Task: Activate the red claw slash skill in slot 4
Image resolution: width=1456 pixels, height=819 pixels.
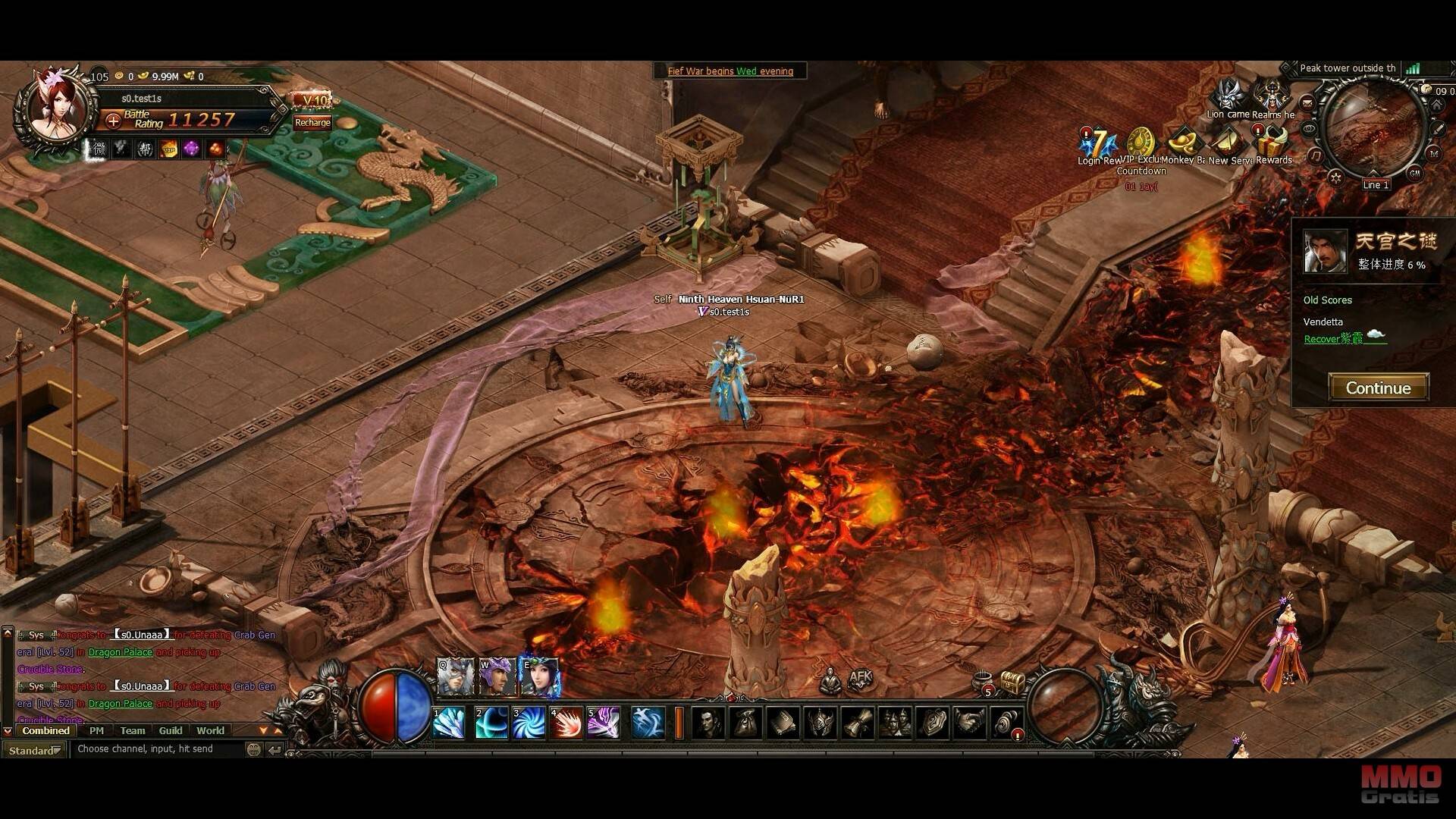Action: 566,723
